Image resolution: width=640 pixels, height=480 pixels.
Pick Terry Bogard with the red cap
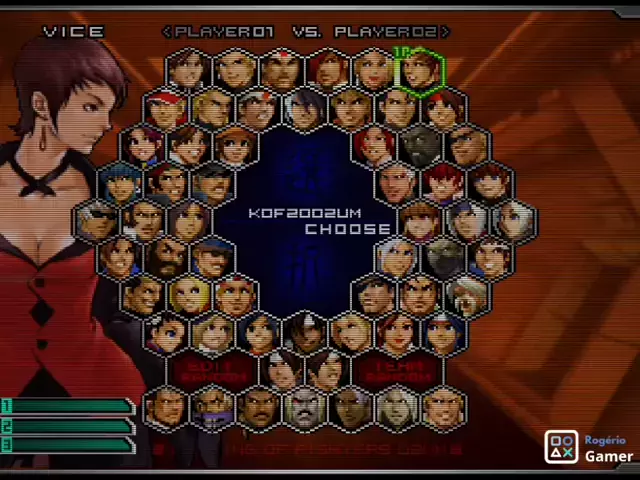tap(165, 108)
